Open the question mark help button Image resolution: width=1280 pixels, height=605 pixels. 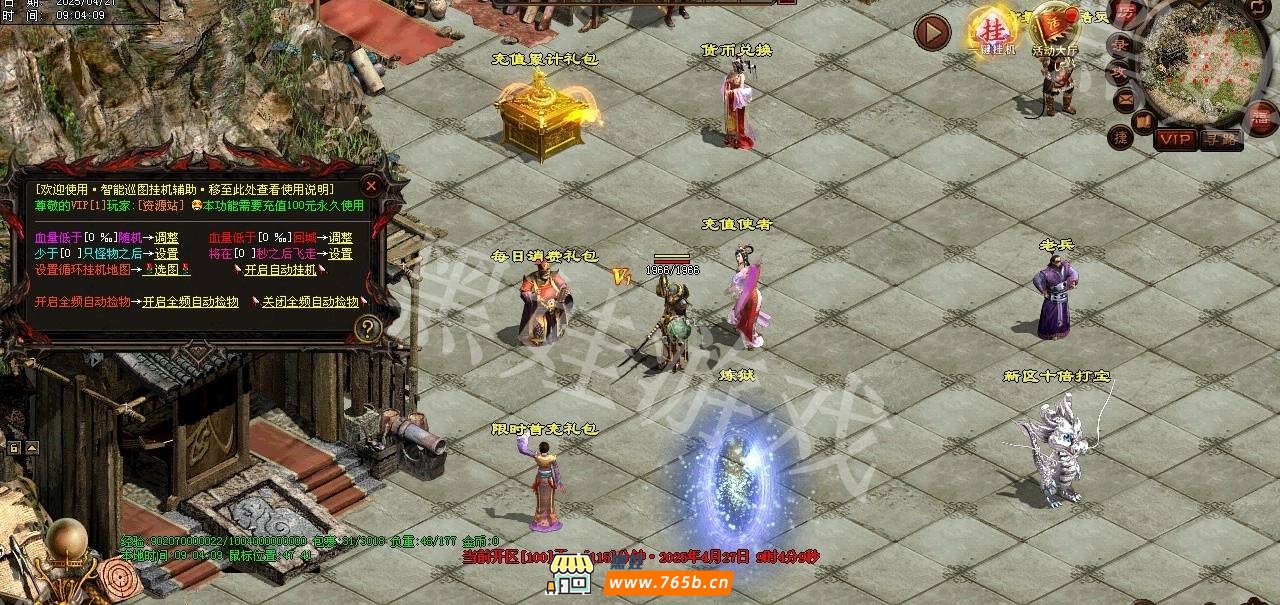[x=368, y=328]
